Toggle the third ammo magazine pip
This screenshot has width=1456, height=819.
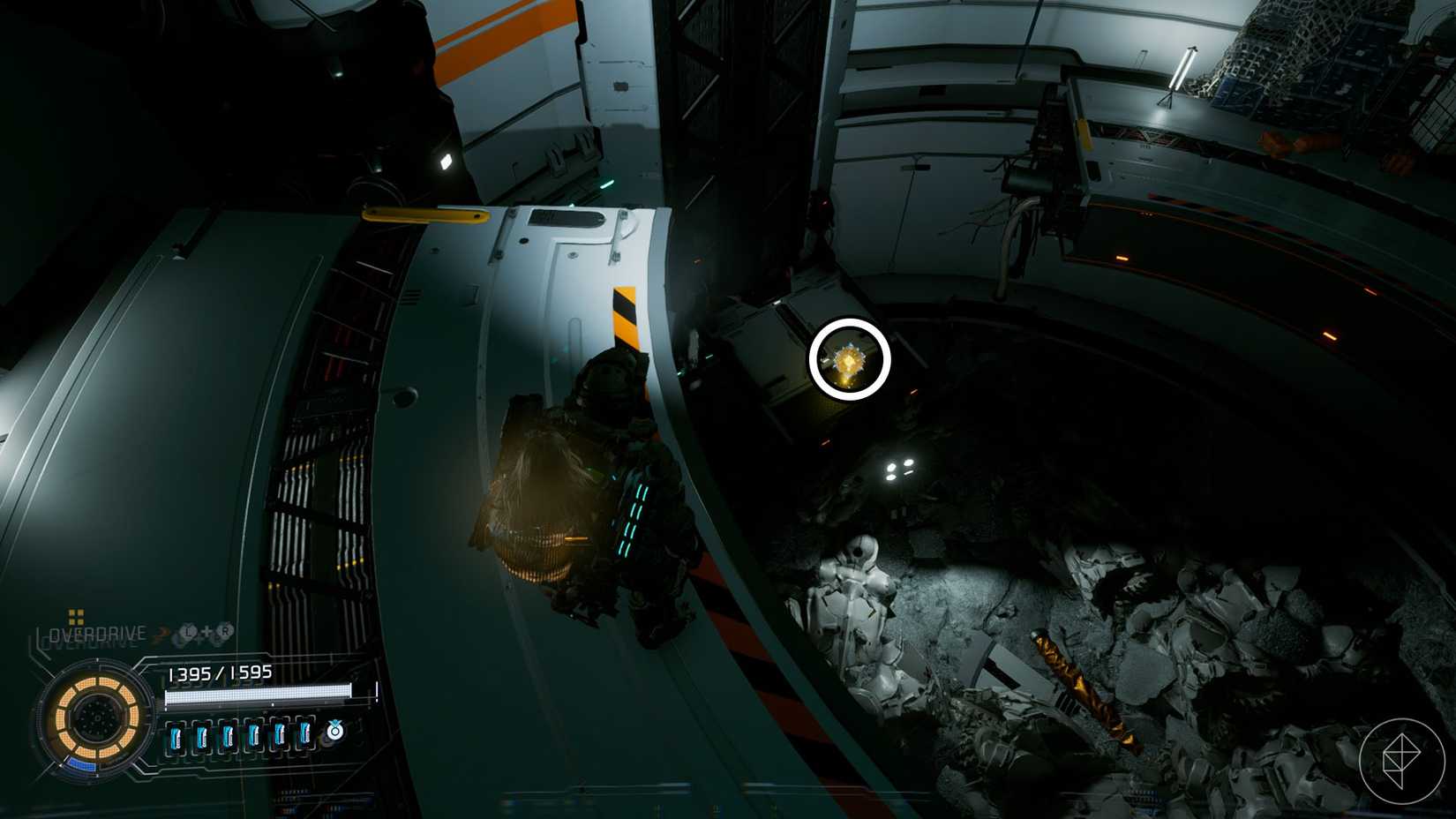click(x=229, y=735)
